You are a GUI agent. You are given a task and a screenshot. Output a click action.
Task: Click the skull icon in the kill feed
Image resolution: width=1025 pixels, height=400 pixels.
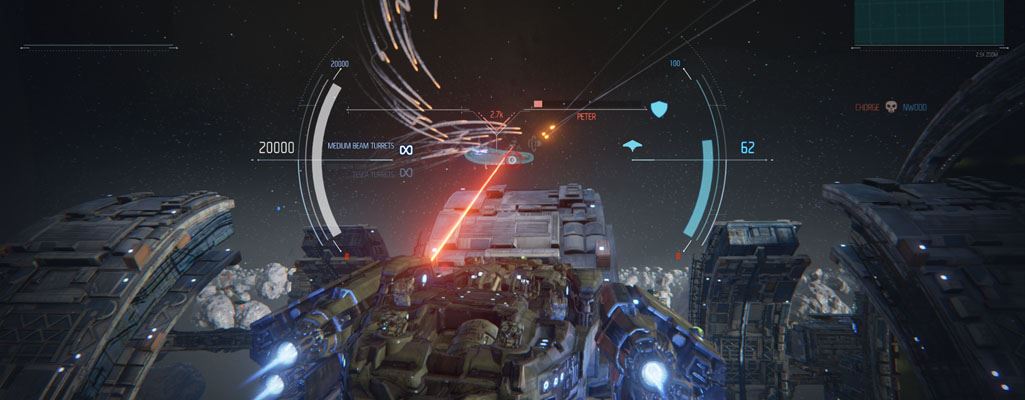coord(890,107)
